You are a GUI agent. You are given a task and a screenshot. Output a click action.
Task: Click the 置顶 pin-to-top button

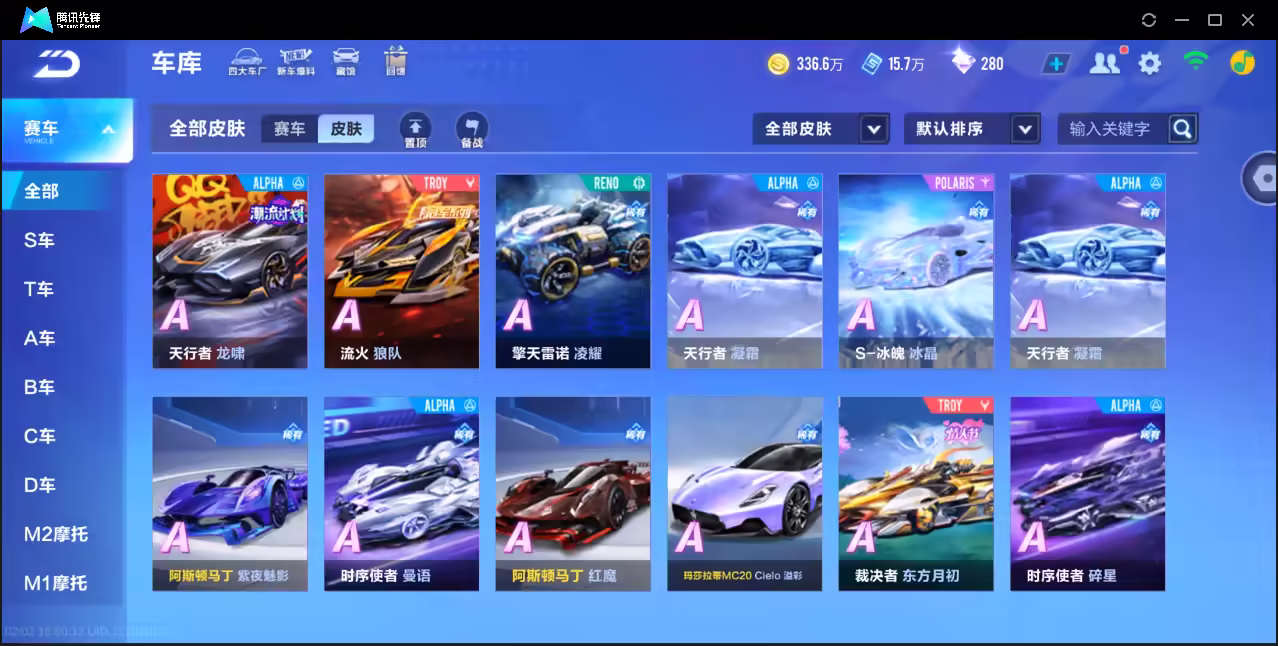tap(415, 130)
